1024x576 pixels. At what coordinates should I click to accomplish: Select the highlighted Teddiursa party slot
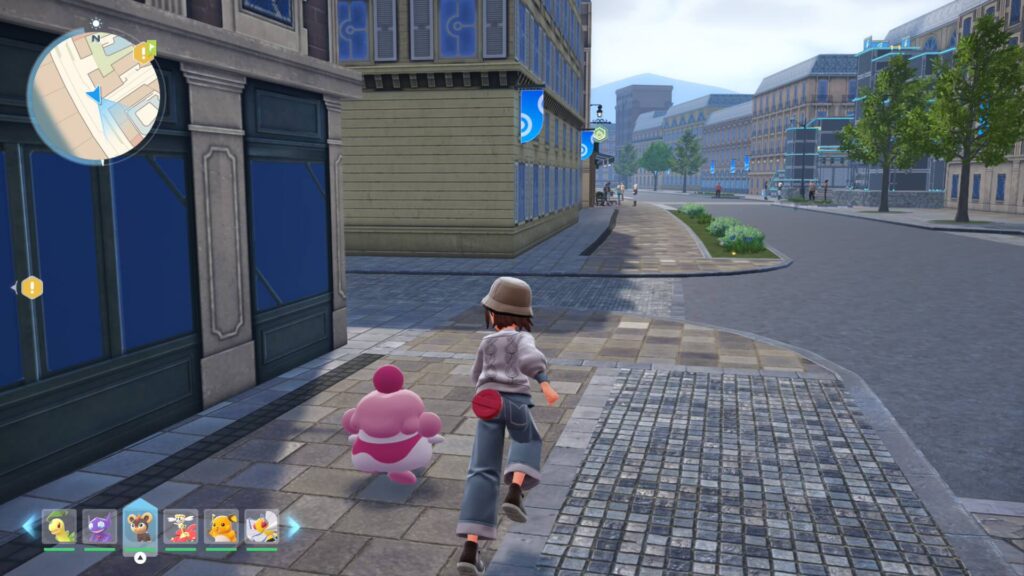click(x=140, y=527)
